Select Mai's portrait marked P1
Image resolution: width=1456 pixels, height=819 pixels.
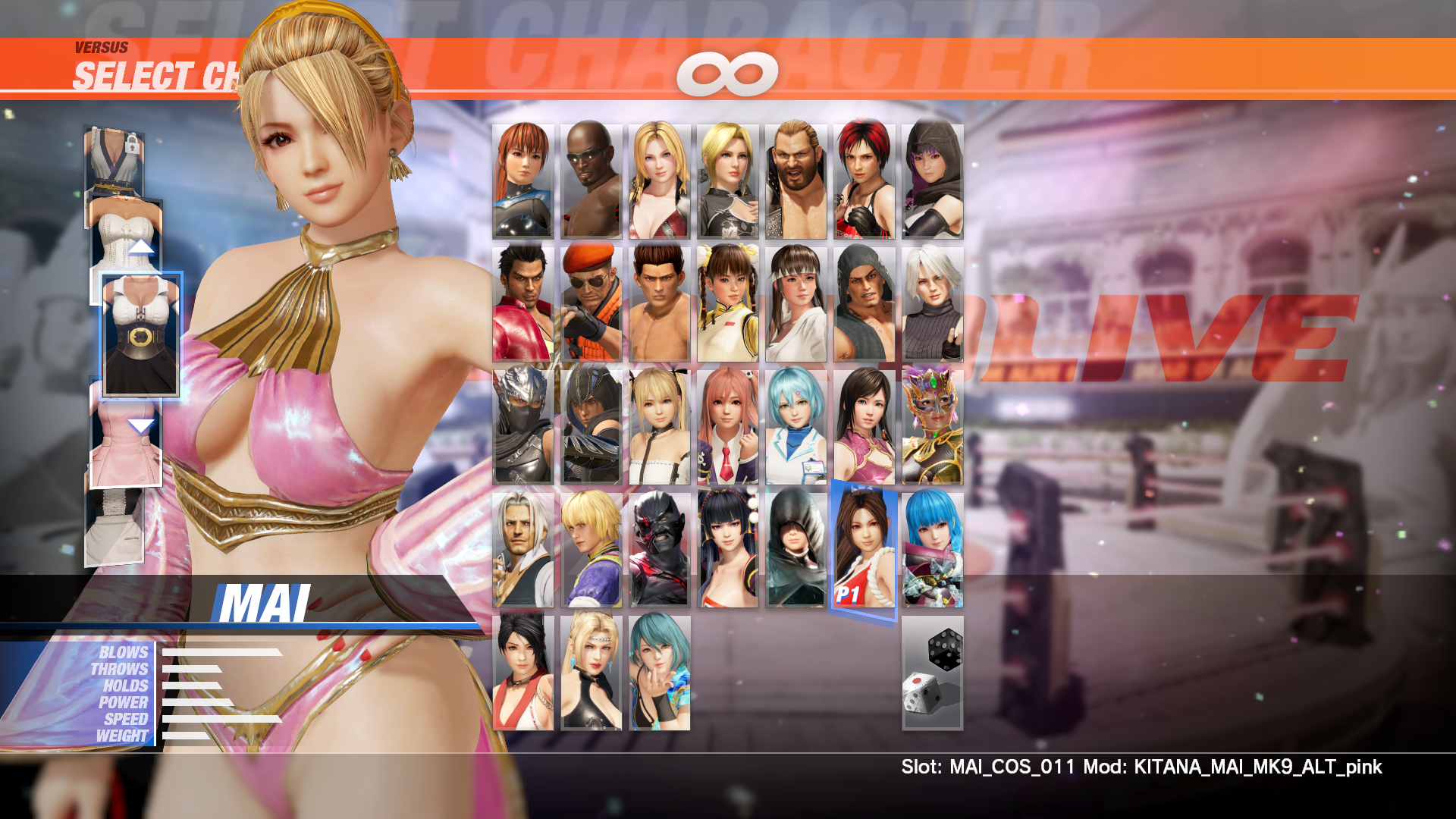click(864, 549)
